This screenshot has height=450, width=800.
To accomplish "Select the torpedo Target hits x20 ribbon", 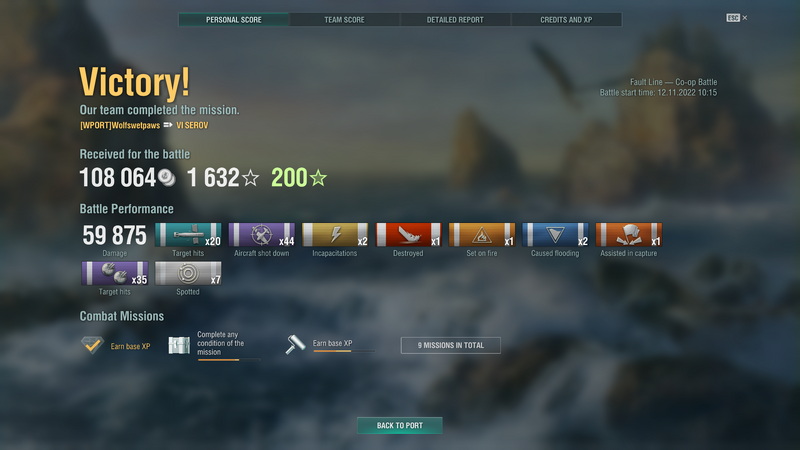I will (188, 235).
